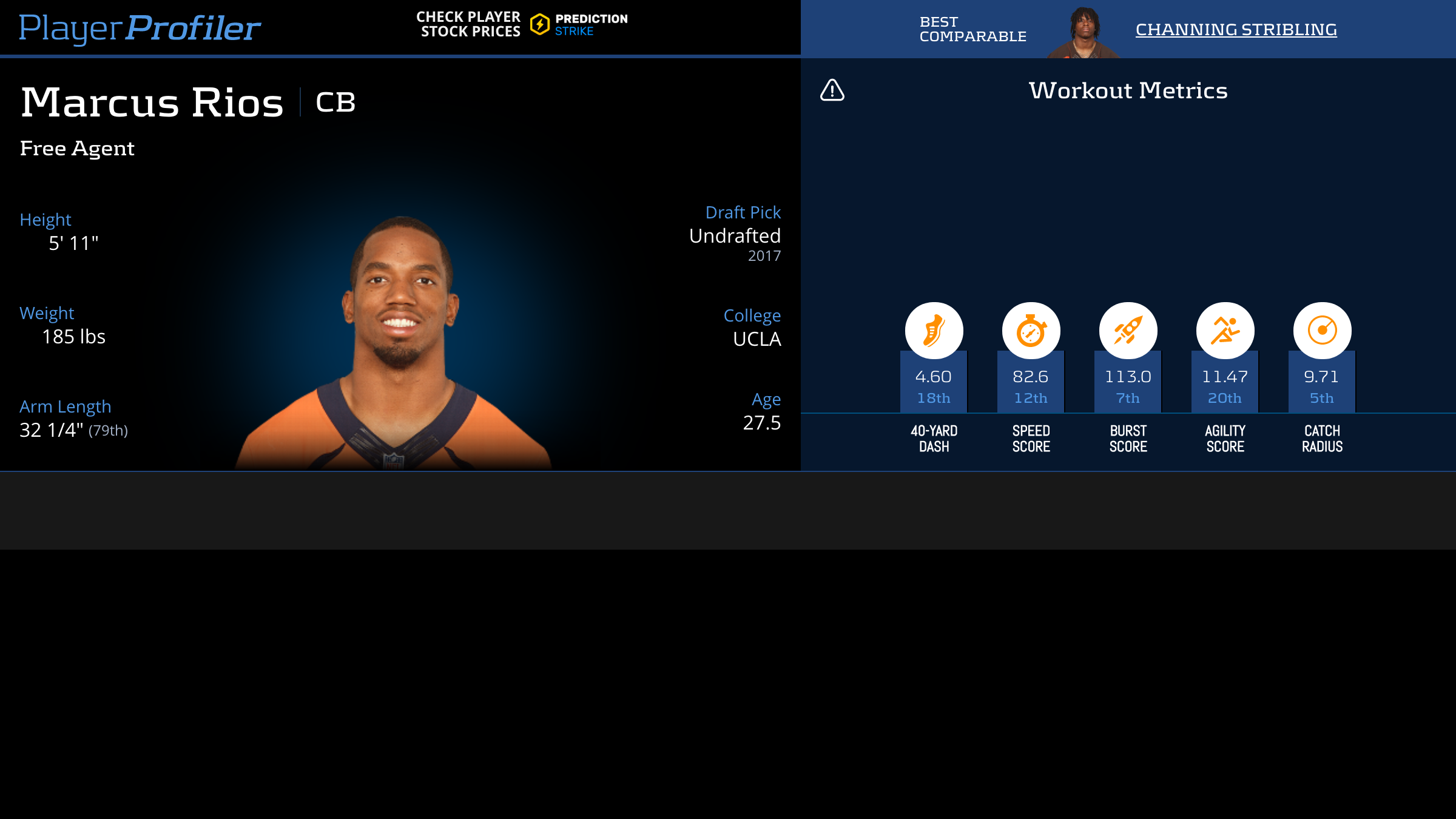Open Channing Stribling's comparable player link
This screenshot has height=819, width=1456.
1236,29
